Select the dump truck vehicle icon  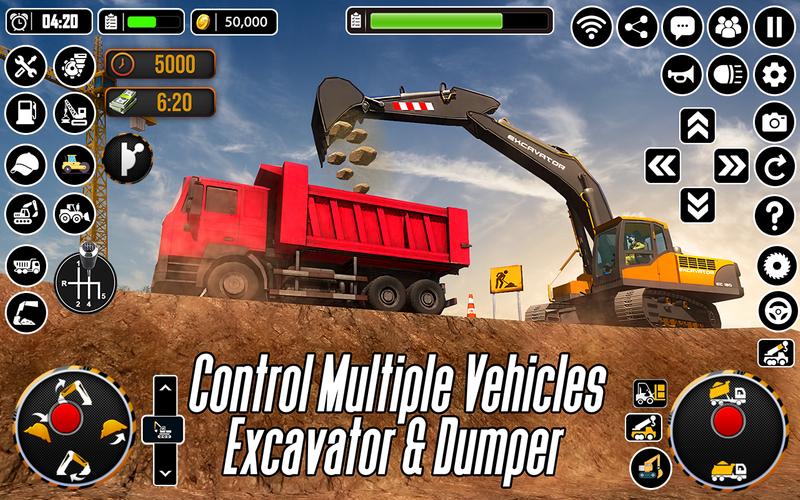click(x=26, y=265)
